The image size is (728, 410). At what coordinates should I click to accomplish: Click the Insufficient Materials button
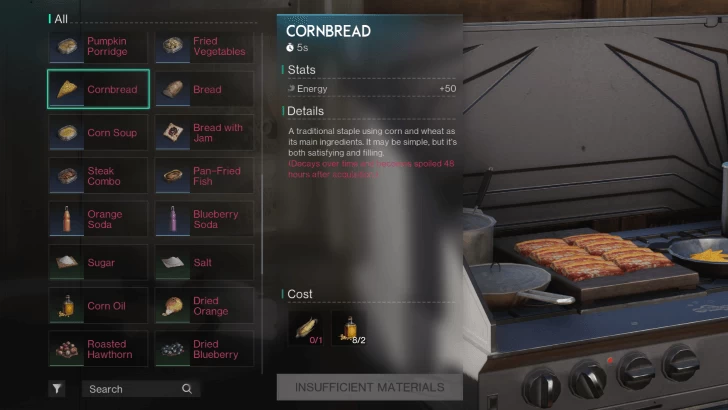pos(369,387)
